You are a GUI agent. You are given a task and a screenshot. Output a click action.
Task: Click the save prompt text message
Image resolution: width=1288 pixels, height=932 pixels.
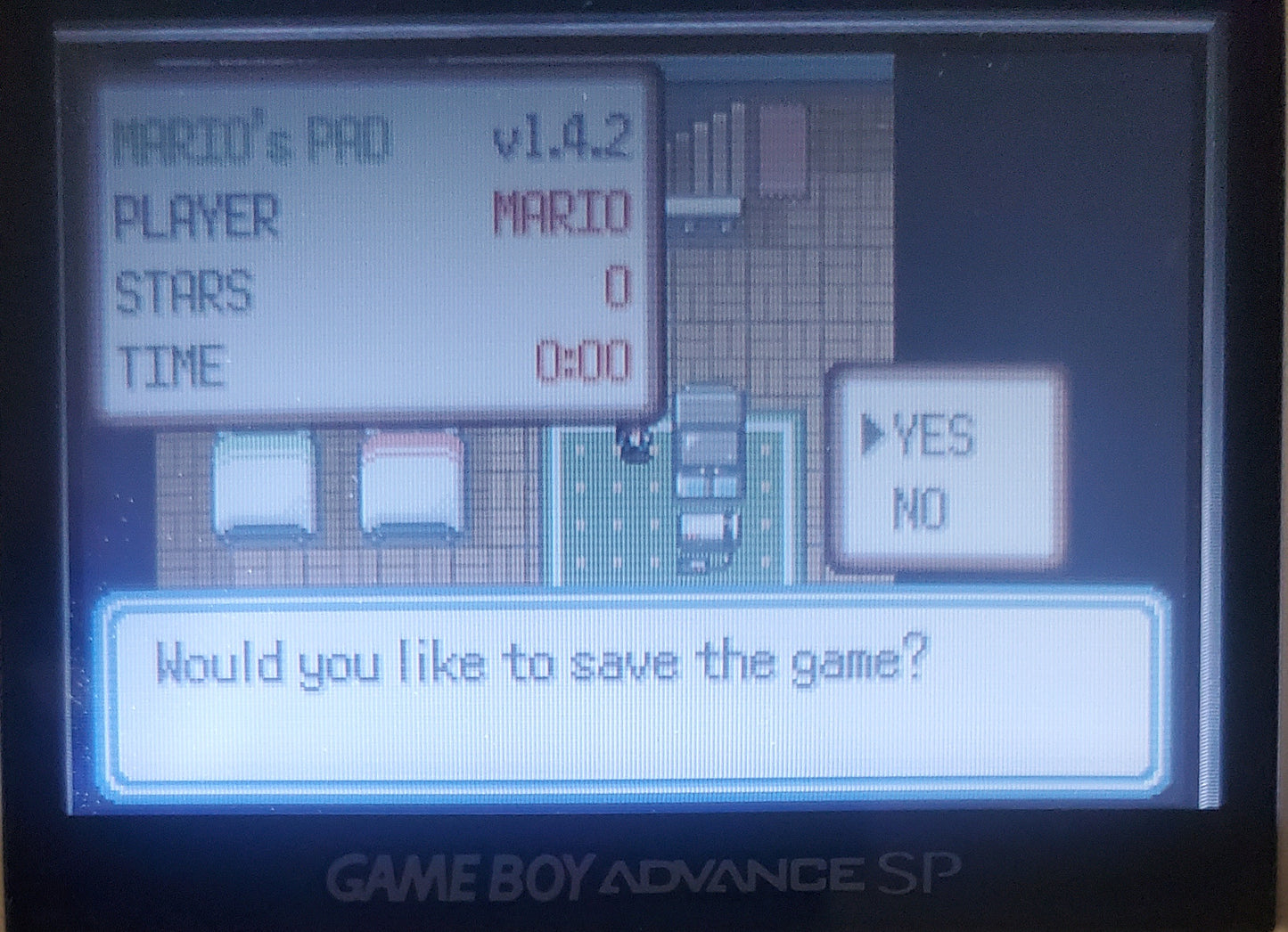coord(544,659)
